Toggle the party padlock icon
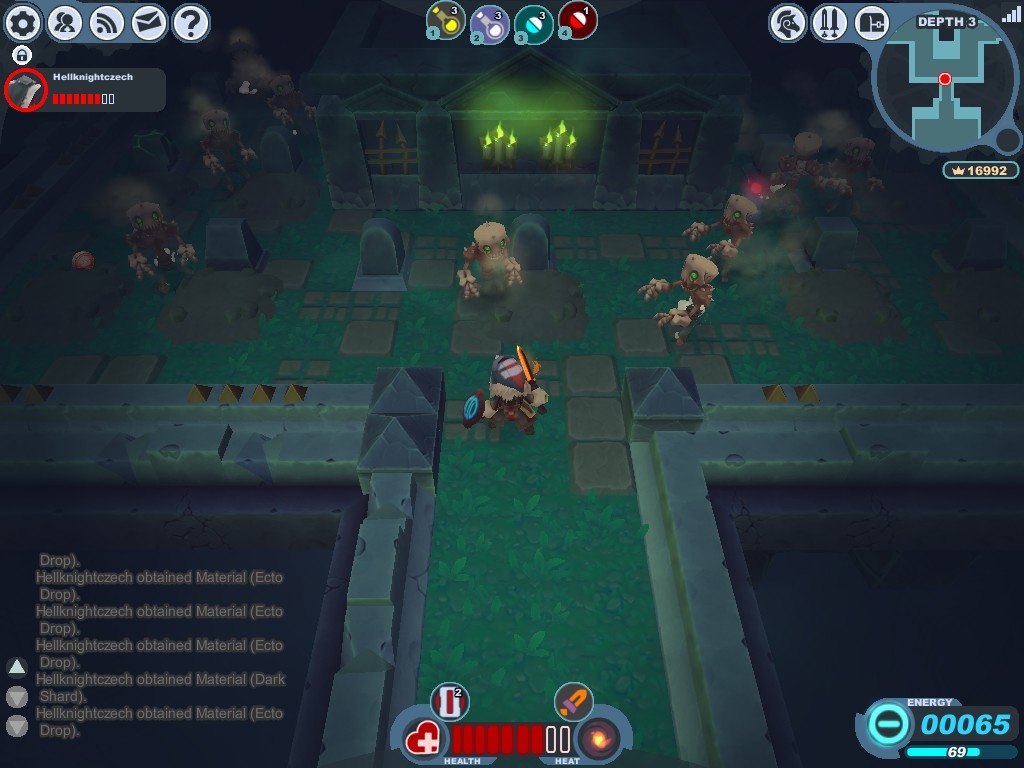The height and width of the screenshot is (768, 1024). tap(22, 55)
